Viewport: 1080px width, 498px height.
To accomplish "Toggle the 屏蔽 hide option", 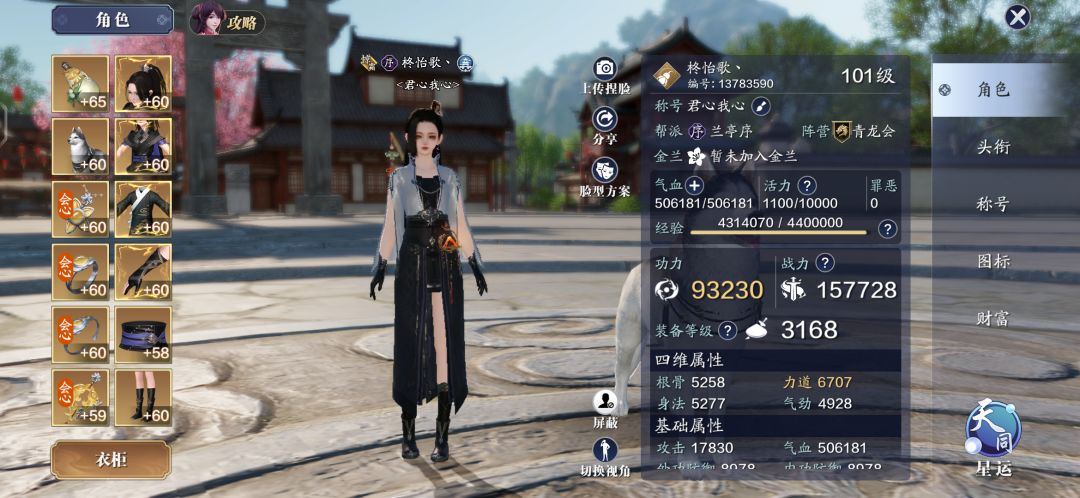I will 604,403.
